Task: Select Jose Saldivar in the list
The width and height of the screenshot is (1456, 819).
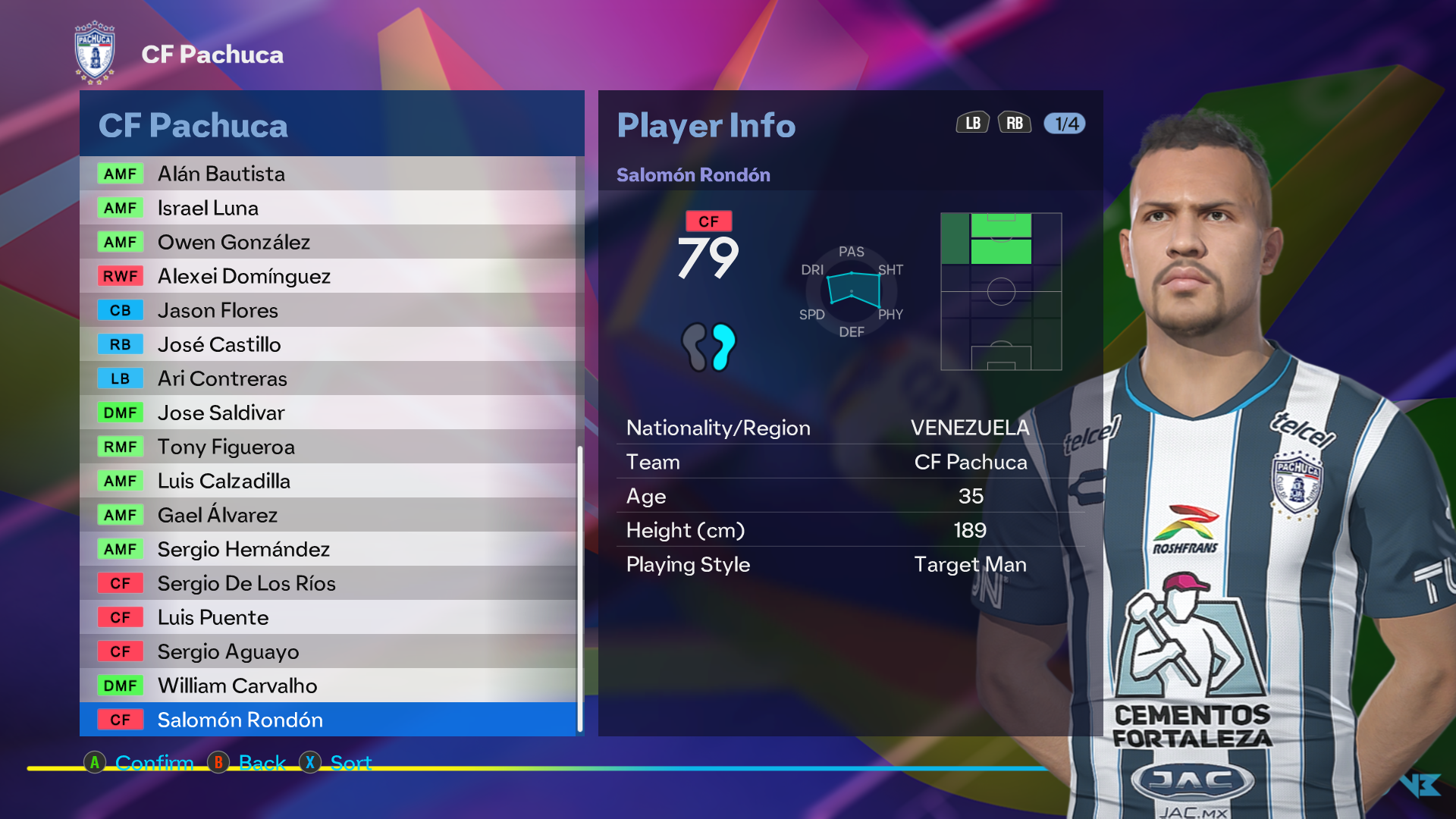Action: click(x=328, y=413)
